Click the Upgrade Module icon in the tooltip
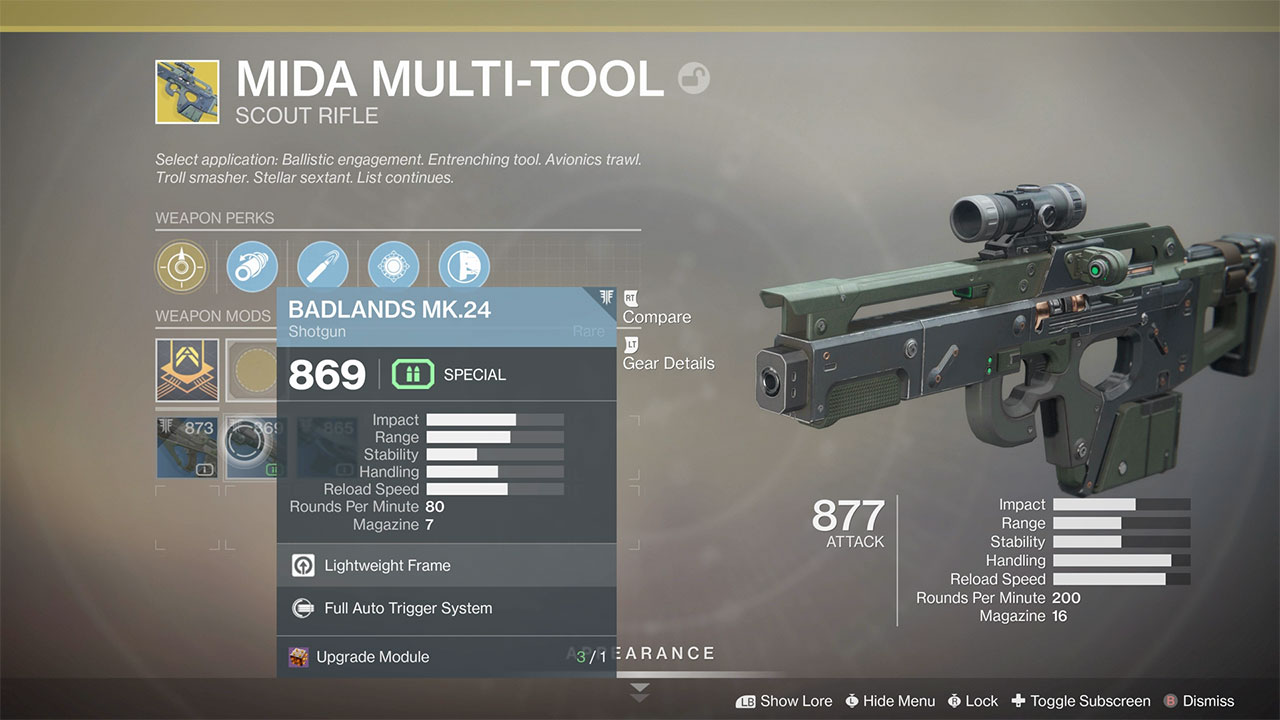The image size is (1280, 720). [298, 656]
